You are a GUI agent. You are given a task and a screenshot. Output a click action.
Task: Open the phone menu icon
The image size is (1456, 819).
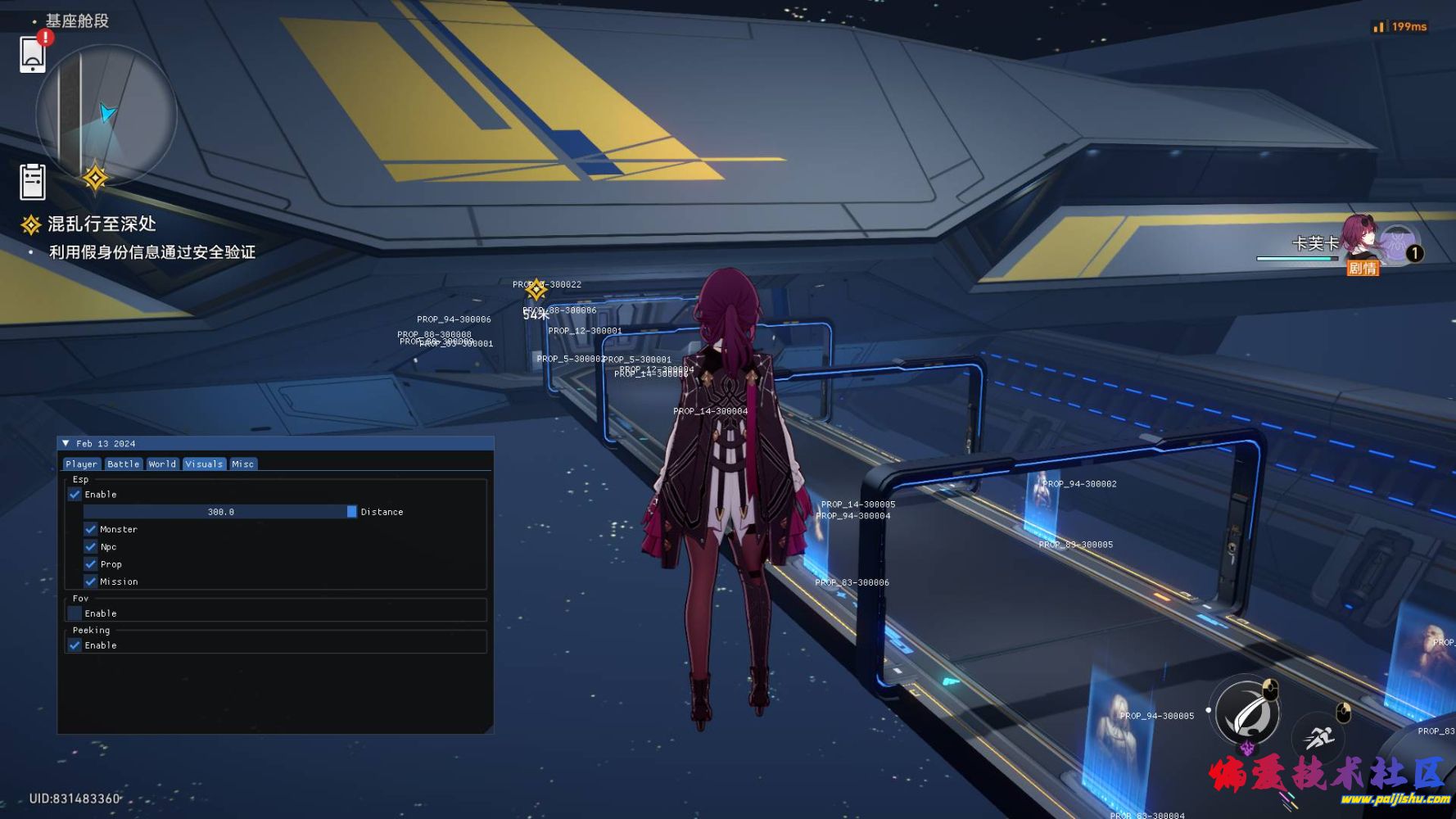tap(33, 54)
